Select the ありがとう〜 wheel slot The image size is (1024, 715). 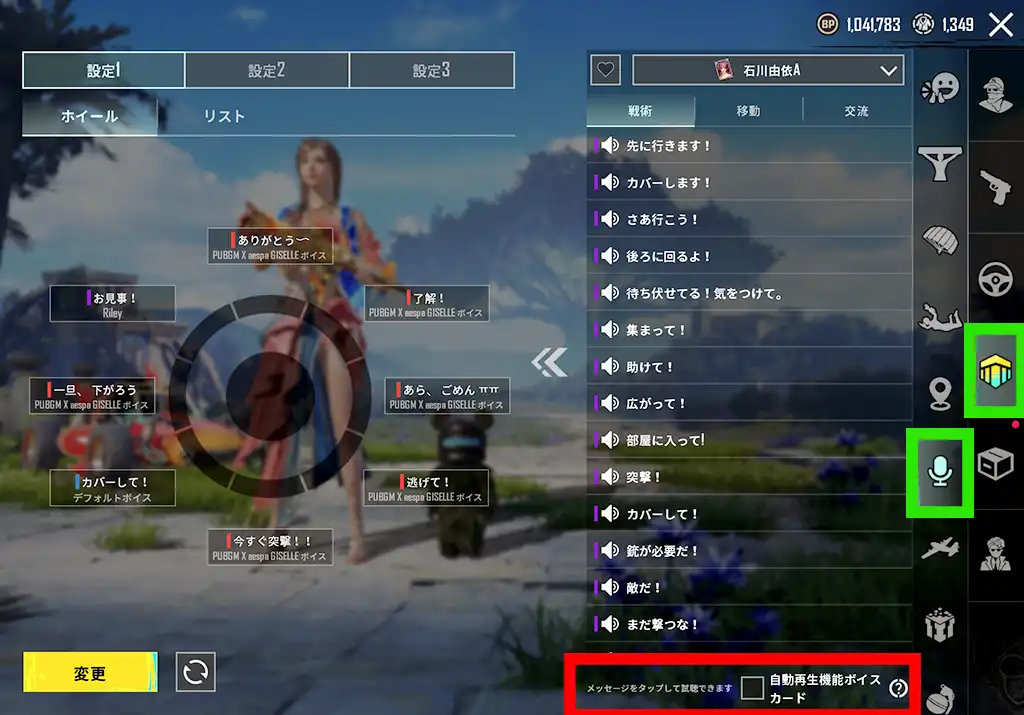[270, 246]
